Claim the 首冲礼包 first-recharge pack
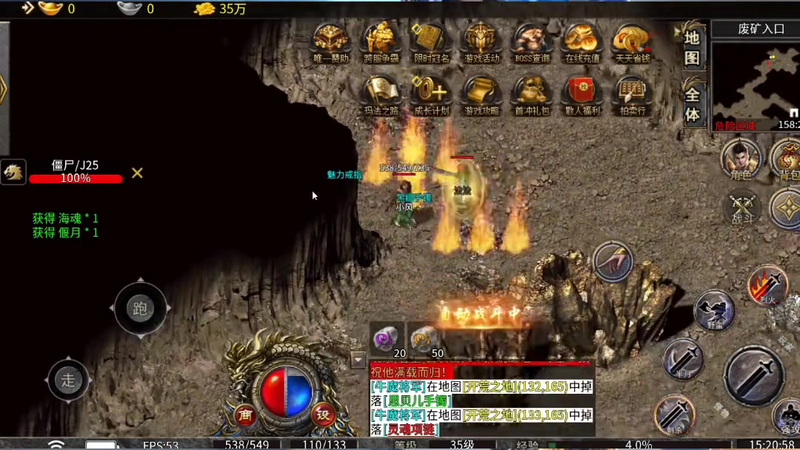Image resolution: width=800 pixels, height=450 pixels. pos(532,93)
